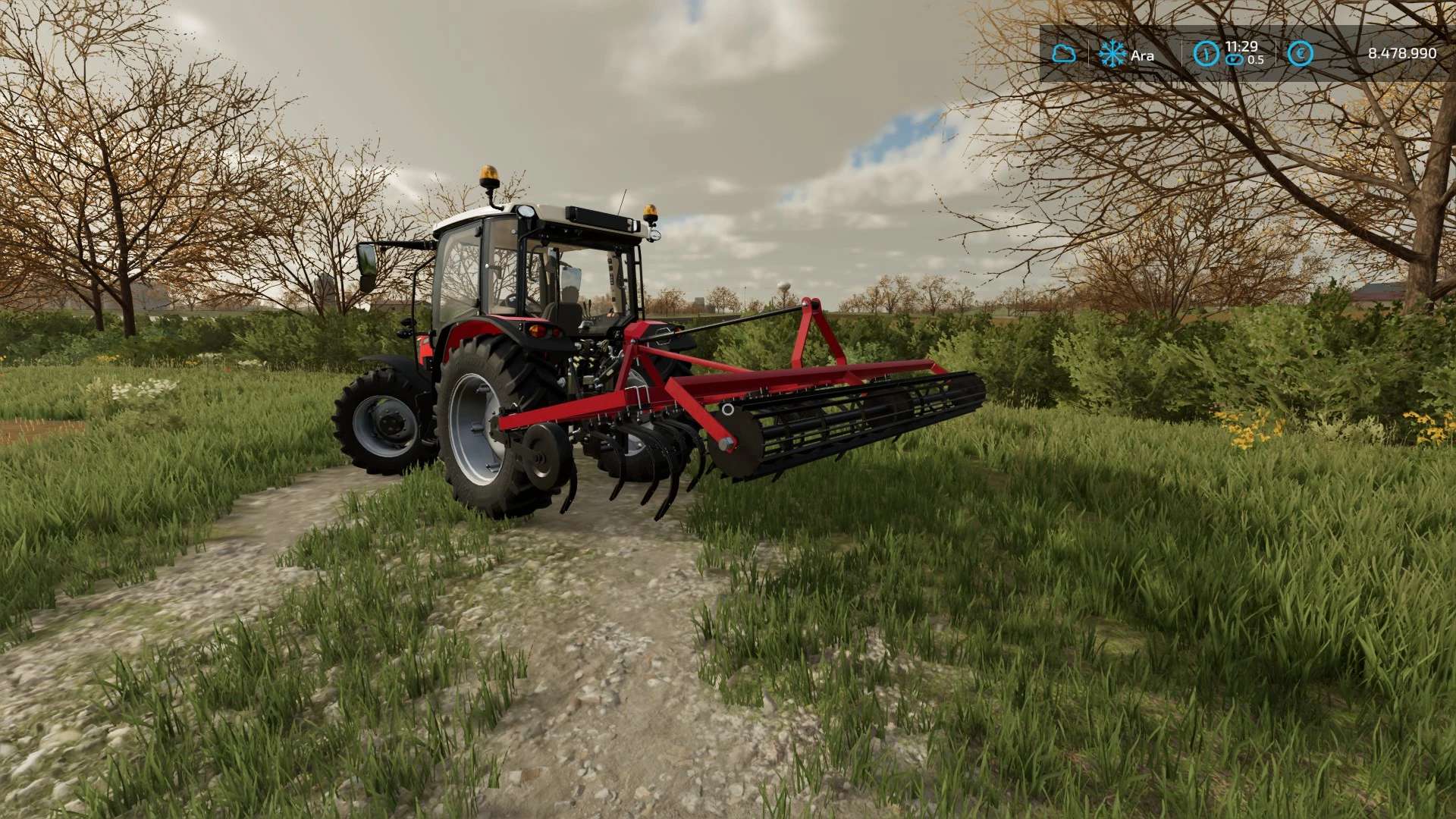The height and width of the screenshot is (819, 1456).
Task: Click the cloud weather icon
Action: pyautogui.click(x=1063, y=54)
